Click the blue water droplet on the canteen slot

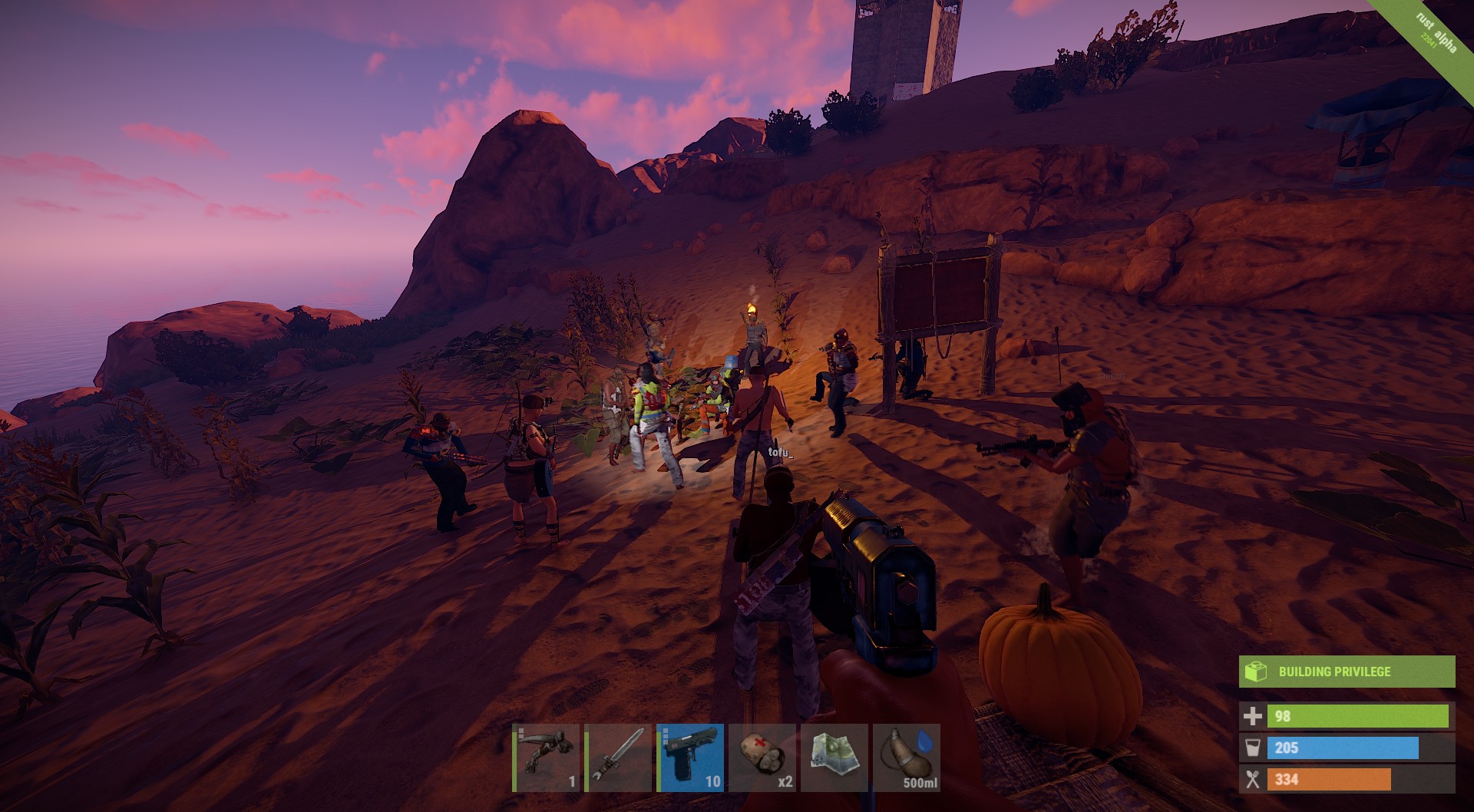[x=924, y=743]
